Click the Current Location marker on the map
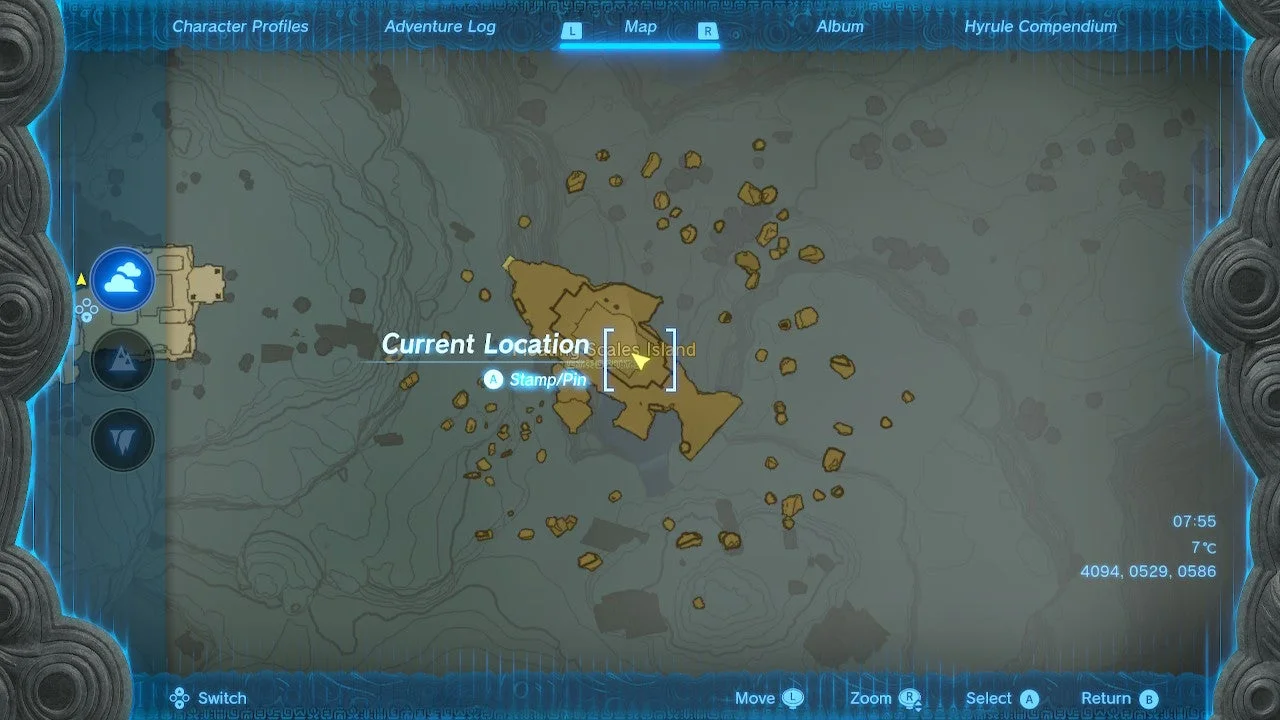The image size is (1280, 720). click(x=641, y=362)
